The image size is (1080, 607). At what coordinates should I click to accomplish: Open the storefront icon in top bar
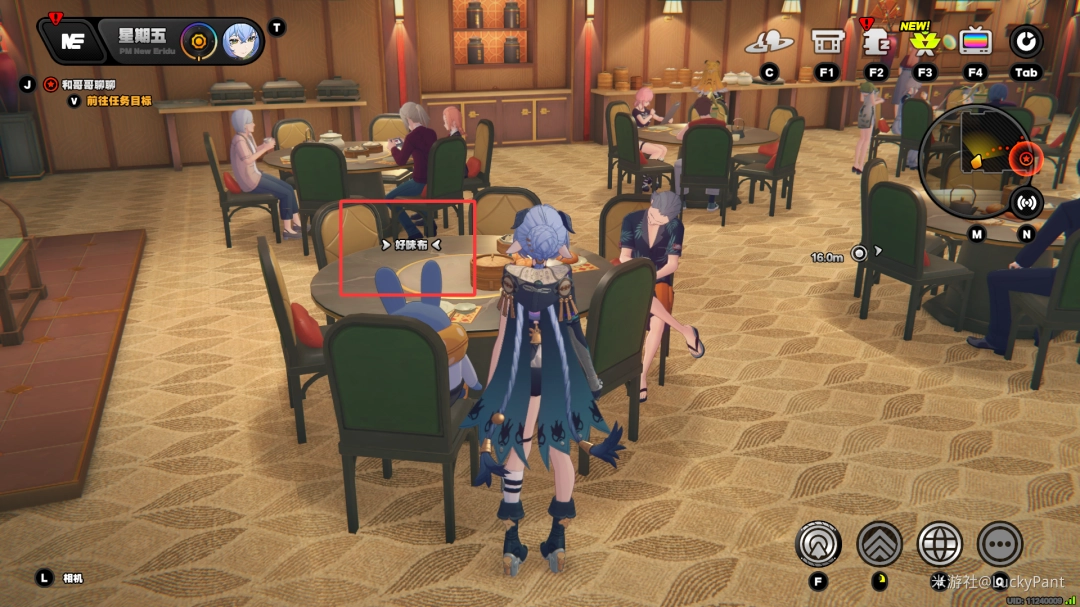tap(827, 42)
